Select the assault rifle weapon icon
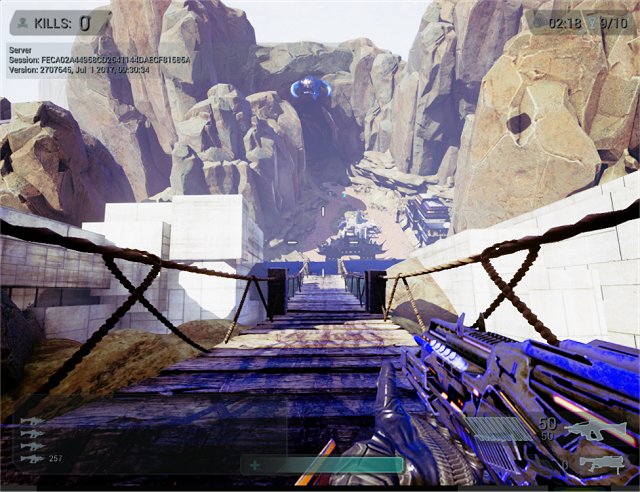 click(x=594, y=431)
